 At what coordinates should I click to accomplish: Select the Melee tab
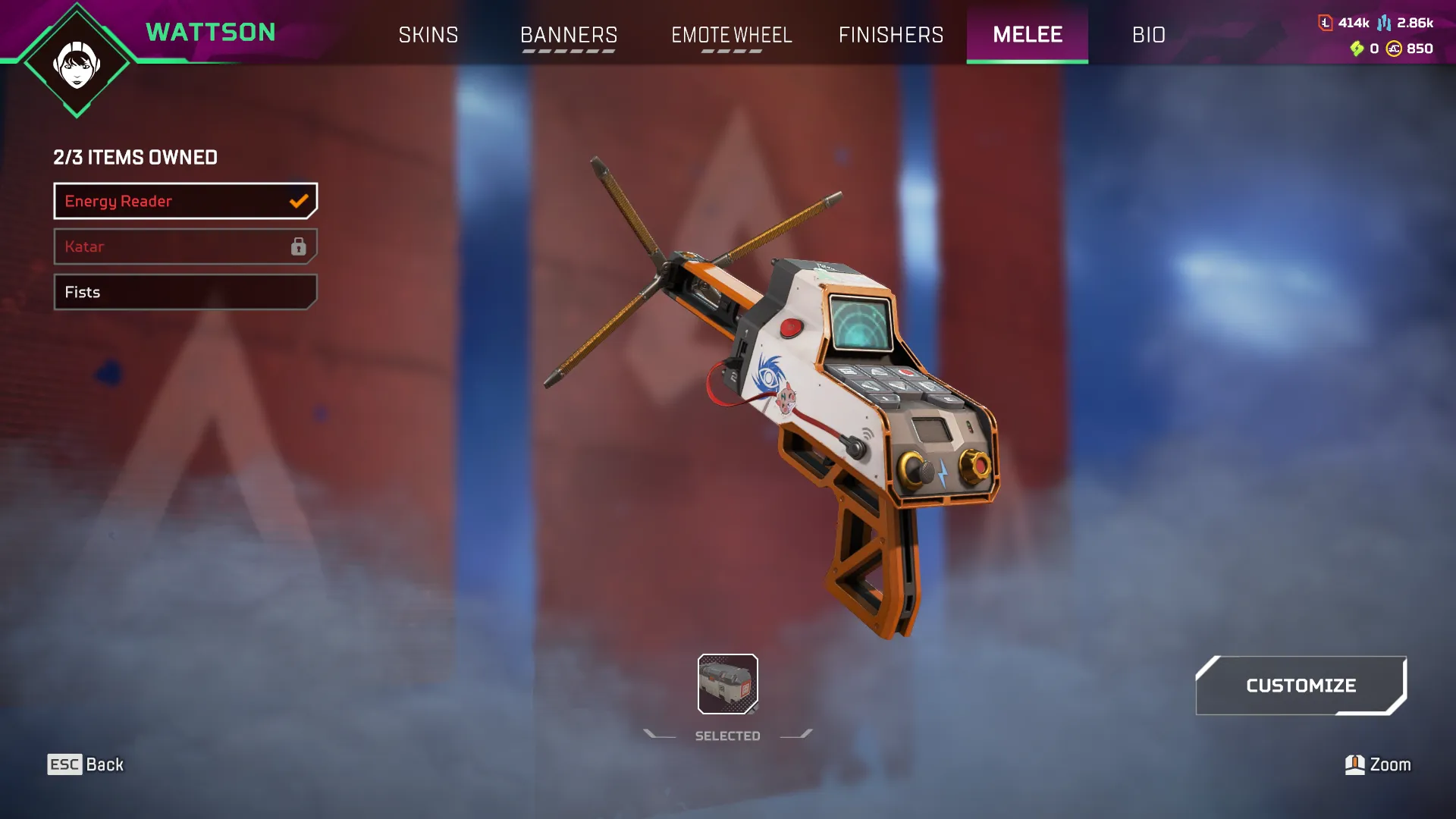(1028, 35)
